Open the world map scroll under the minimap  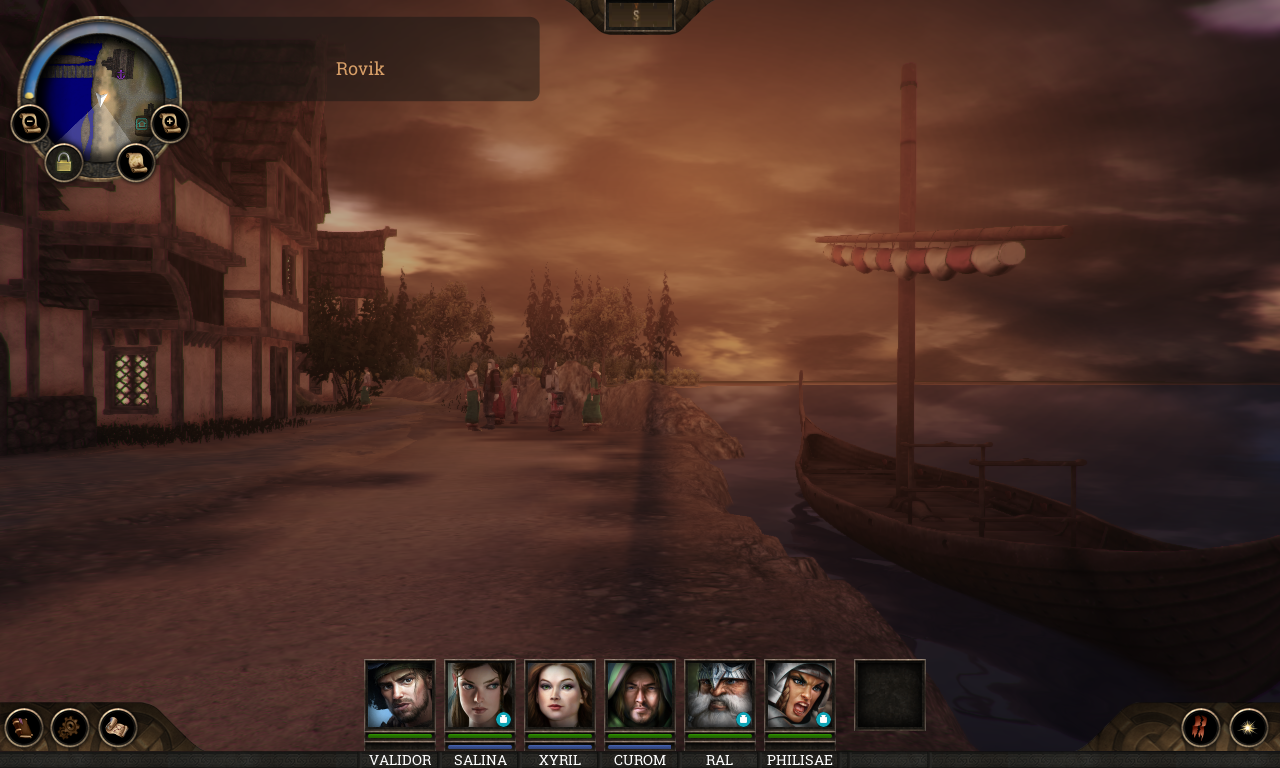coord(137,162)
